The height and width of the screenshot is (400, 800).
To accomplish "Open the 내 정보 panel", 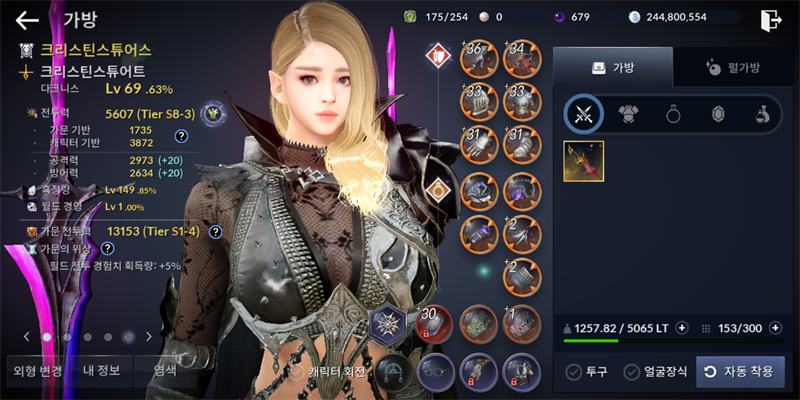I will (x=101, y=371).
